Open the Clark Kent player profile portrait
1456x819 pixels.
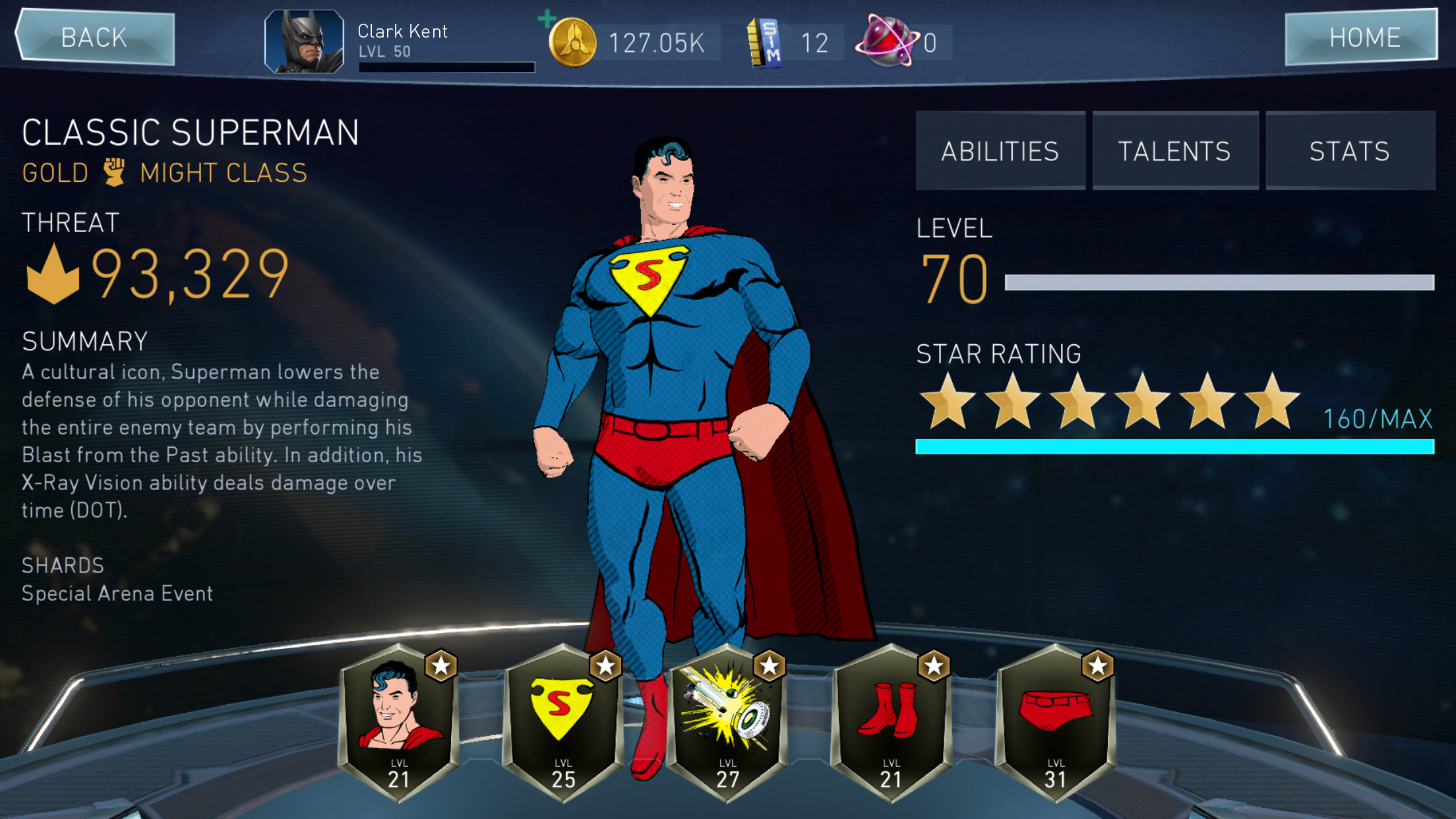click(304, 41)
